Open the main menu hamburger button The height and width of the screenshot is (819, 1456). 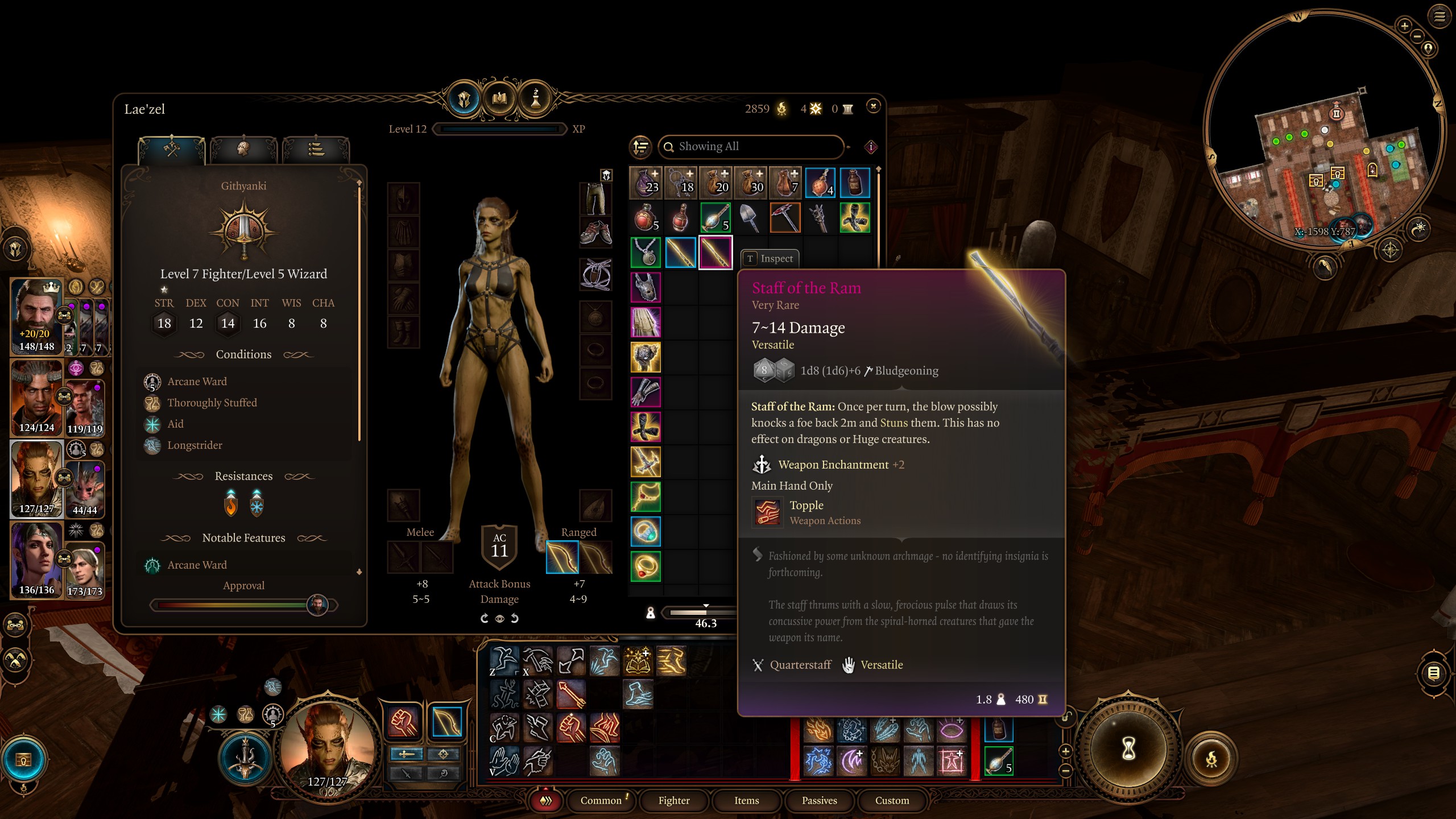pos(1440,16)
